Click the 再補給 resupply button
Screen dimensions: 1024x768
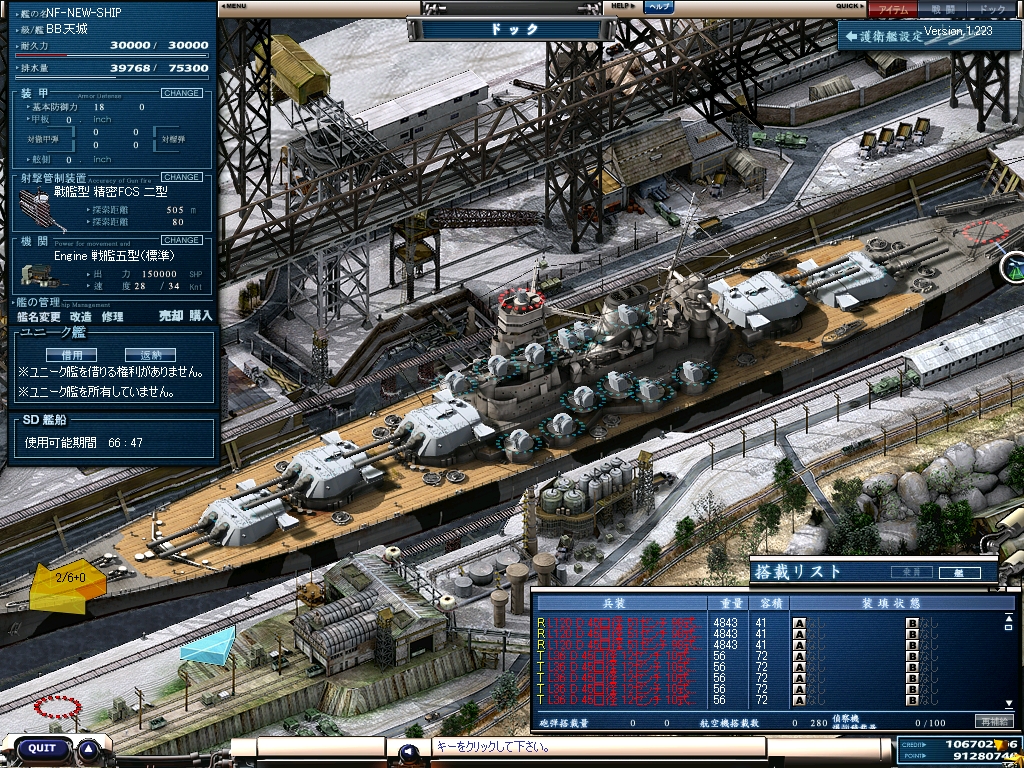[x=995, y=721]
